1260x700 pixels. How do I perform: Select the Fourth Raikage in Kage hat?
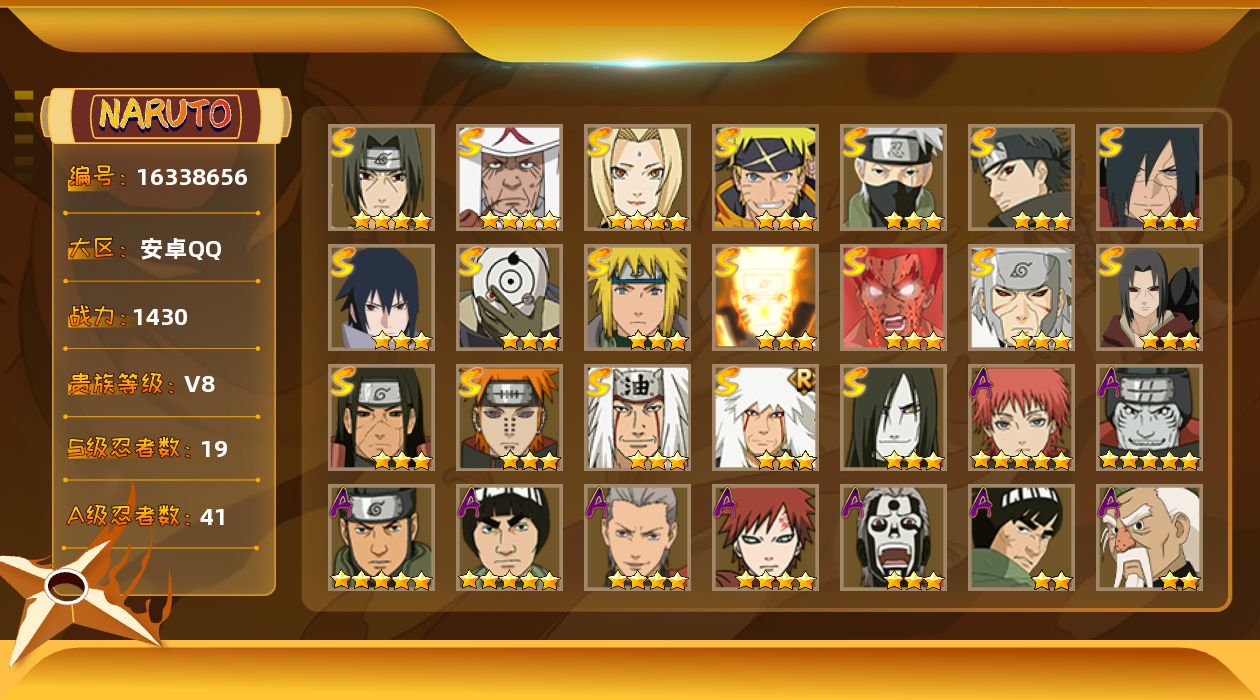509,178
